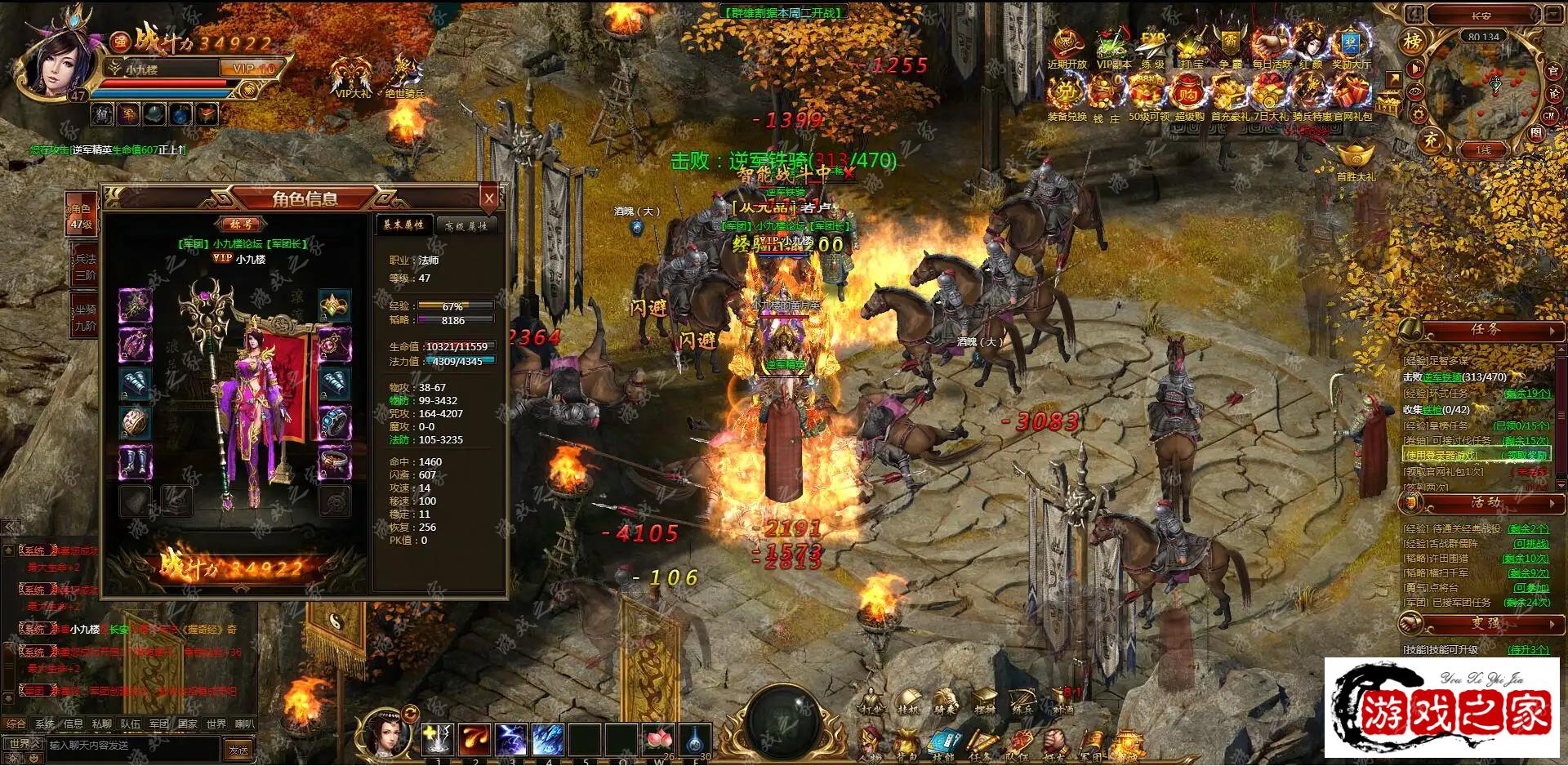
Task: Send chat with the 发送 button
Action: (238, 749)
